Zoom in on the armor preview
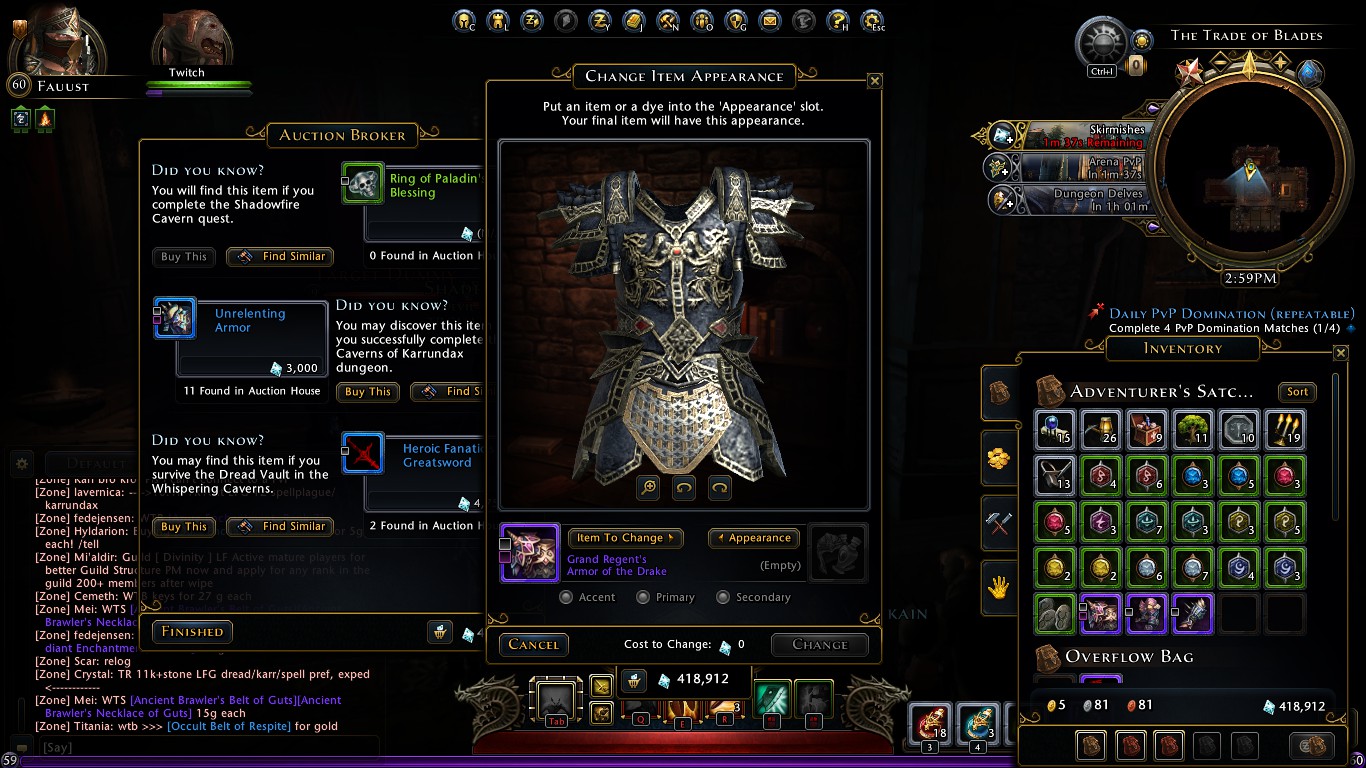 (x=649, y=487)
